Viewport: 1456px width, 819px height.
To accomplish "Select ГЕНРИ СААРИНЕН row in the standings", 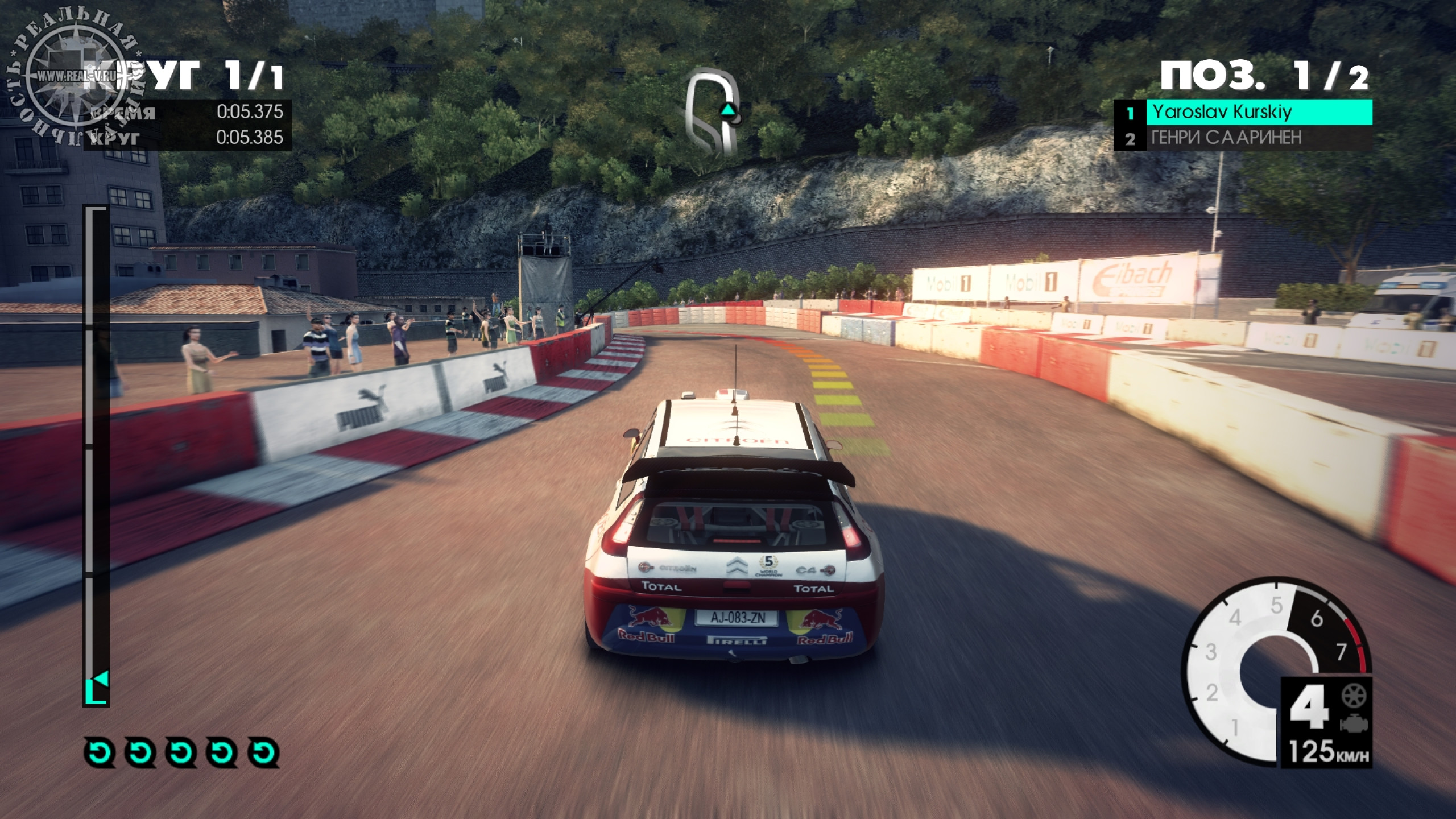I will [x=1243, y=138].
